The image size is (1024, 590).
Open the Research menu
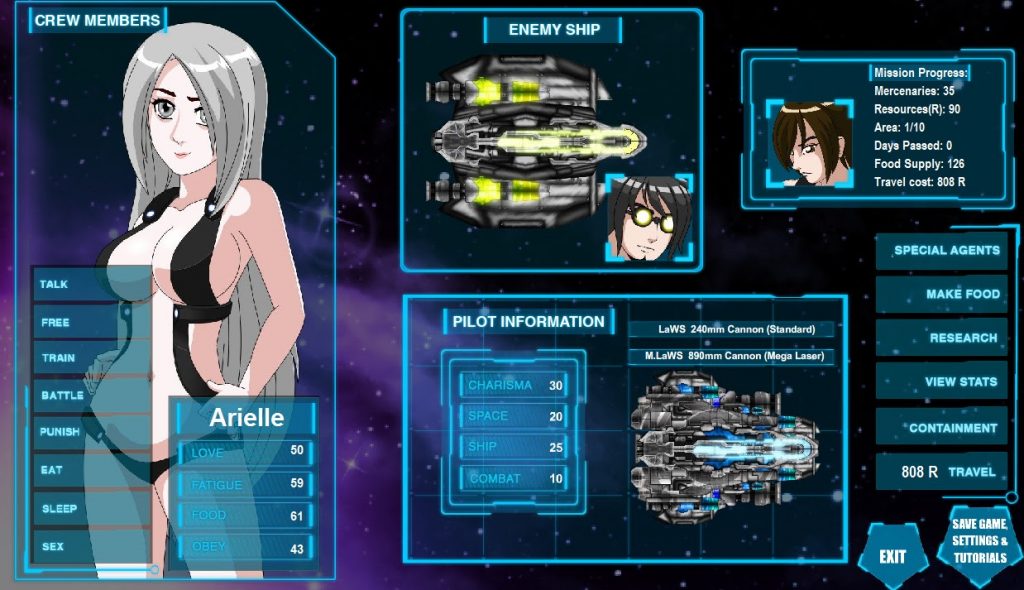point(942,338)
